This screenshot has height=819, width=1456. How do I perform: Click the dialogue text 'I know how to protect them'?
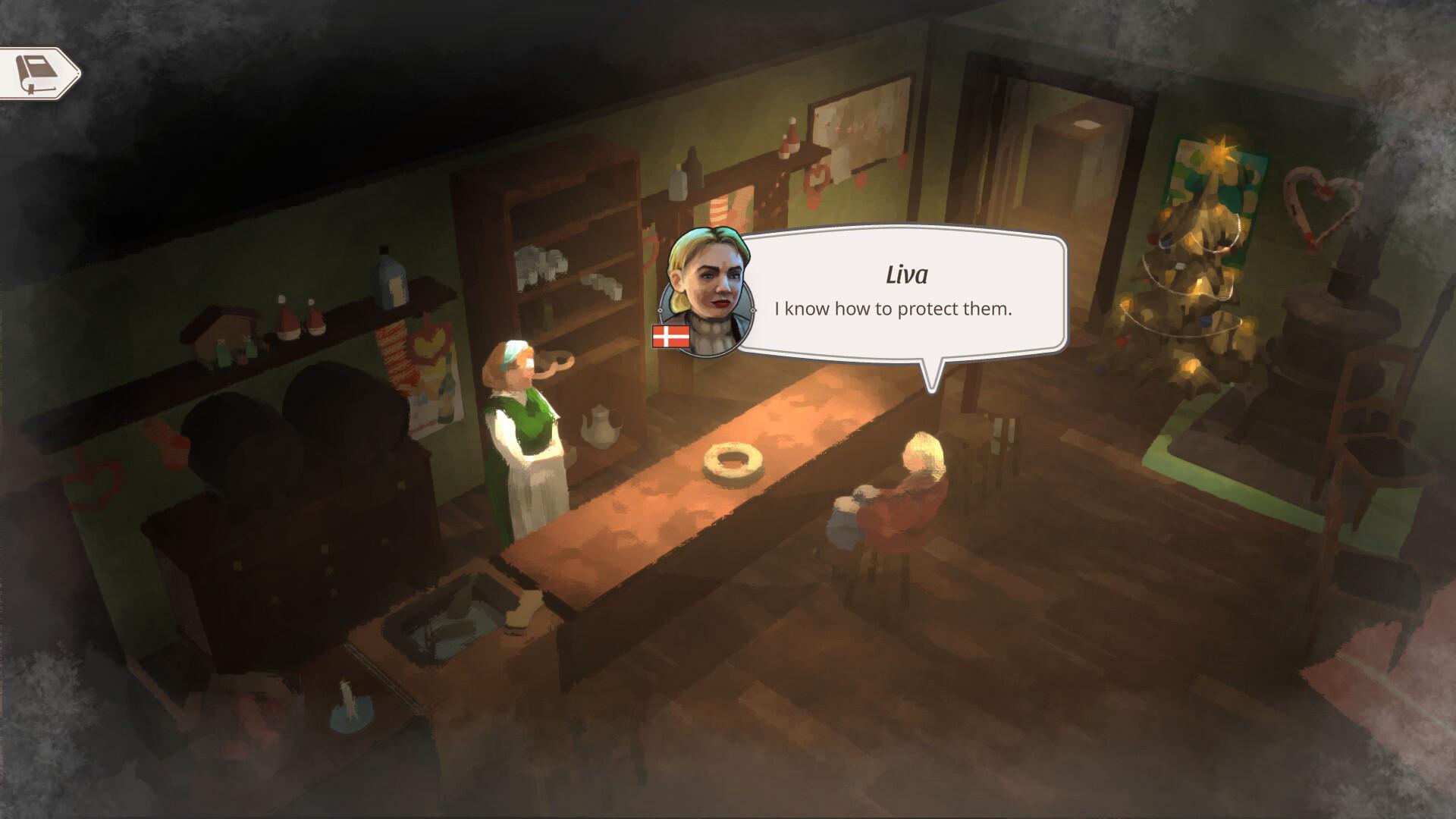(893, 309)
